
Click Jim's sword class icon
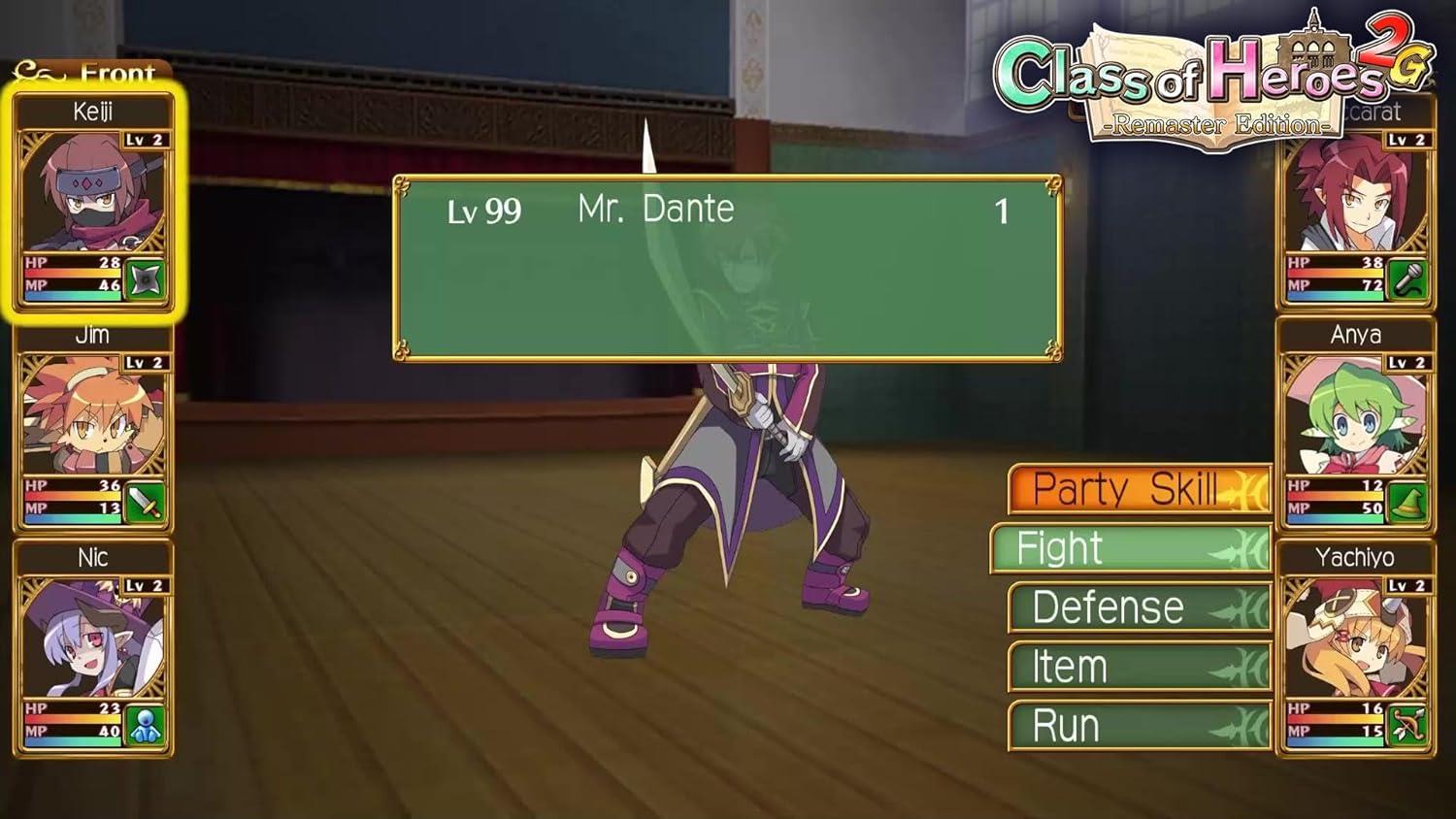(x=146, y=504)
